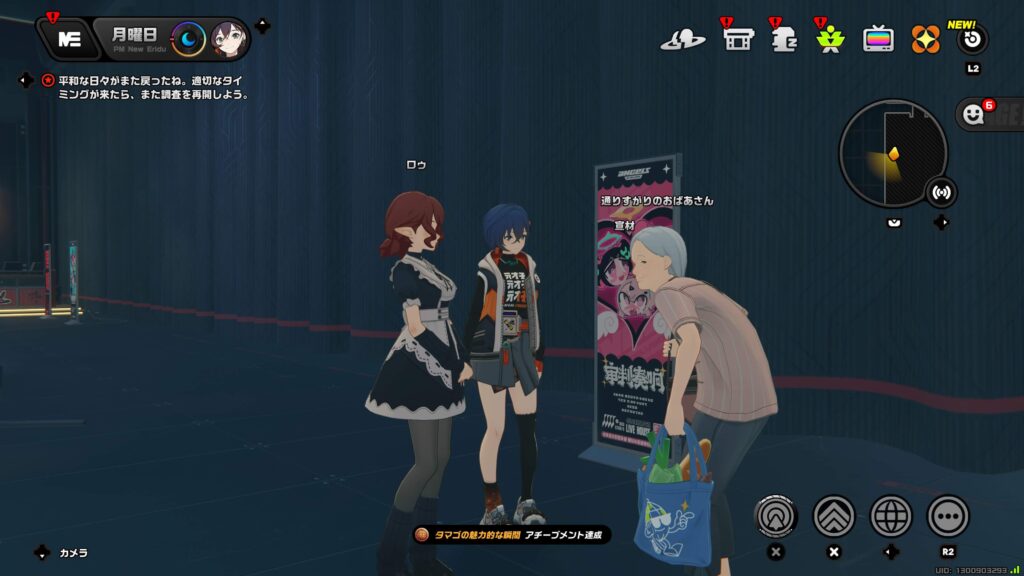
Task: Open the ringed planet icon
Action: pyautogui.click(x=682, y=40)
